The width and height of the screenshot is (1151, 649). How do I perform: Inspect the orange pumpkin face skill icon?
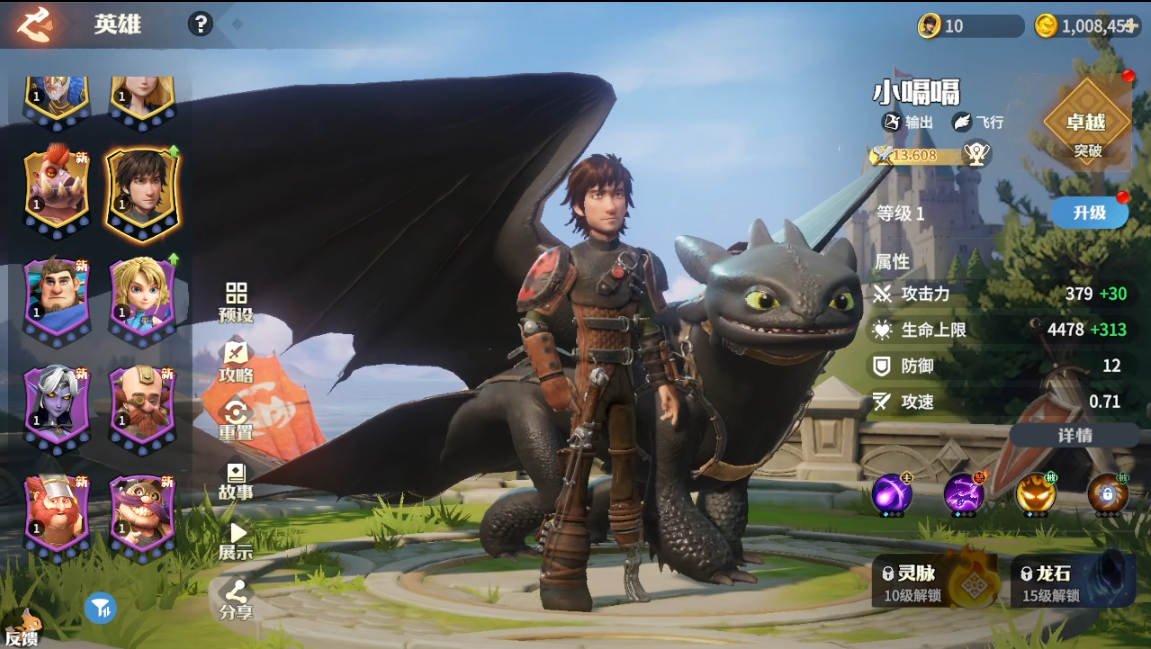[1035, 494]
